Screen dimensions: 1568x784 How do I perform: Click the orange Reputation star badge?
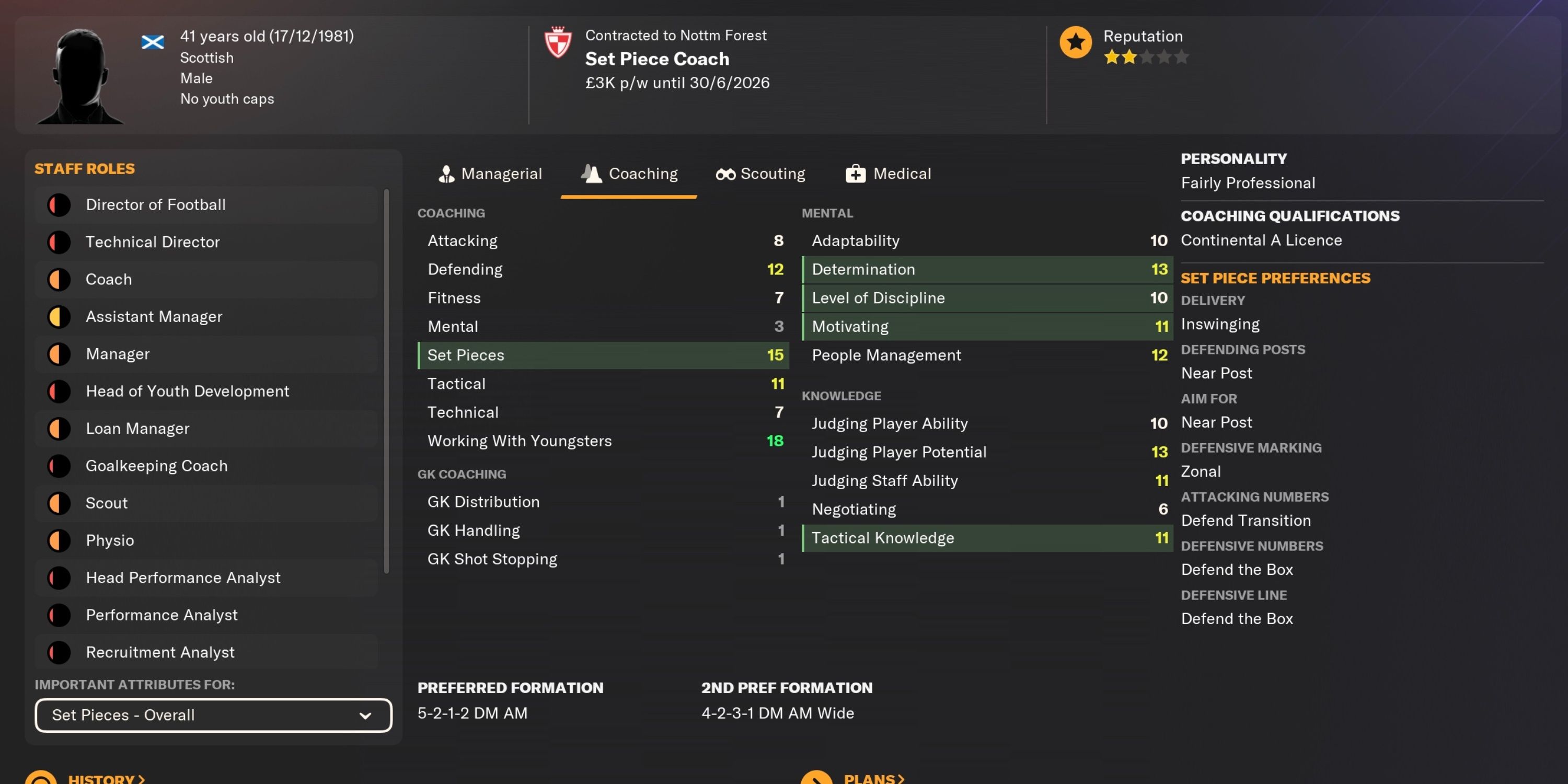(1076, 43)
